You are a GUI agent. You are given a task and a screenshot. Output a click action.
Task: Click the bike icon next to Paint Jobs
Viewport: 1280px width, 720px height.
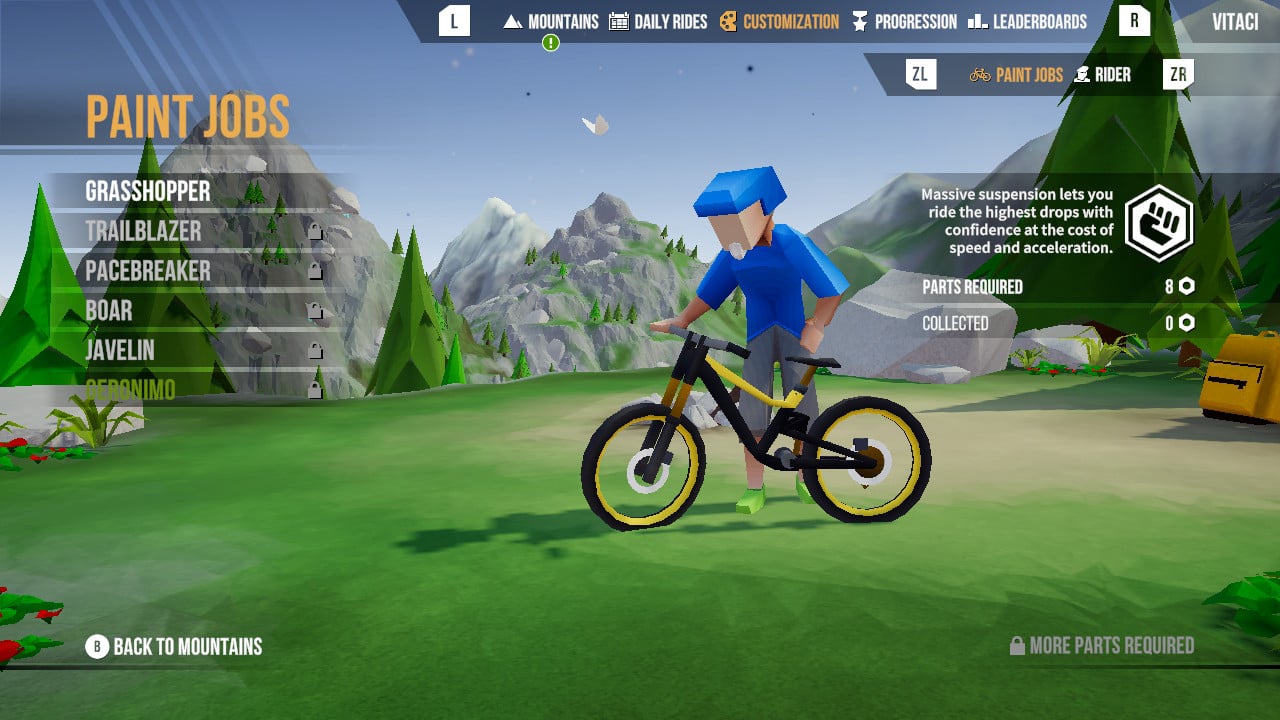978,73
